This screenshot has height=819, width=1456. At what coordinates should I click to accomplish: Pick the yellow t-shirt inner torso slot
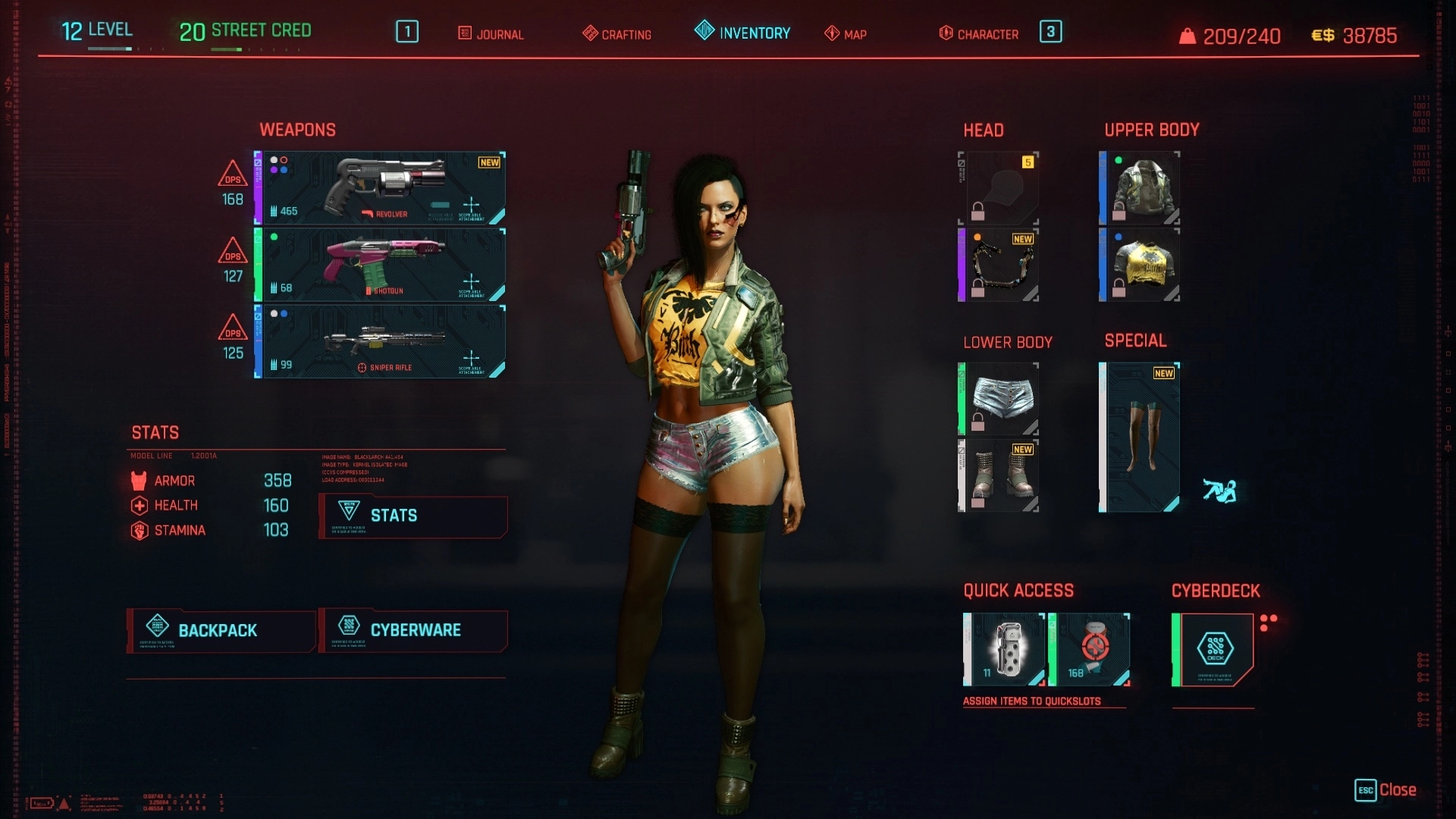(x=1140, y=265)
